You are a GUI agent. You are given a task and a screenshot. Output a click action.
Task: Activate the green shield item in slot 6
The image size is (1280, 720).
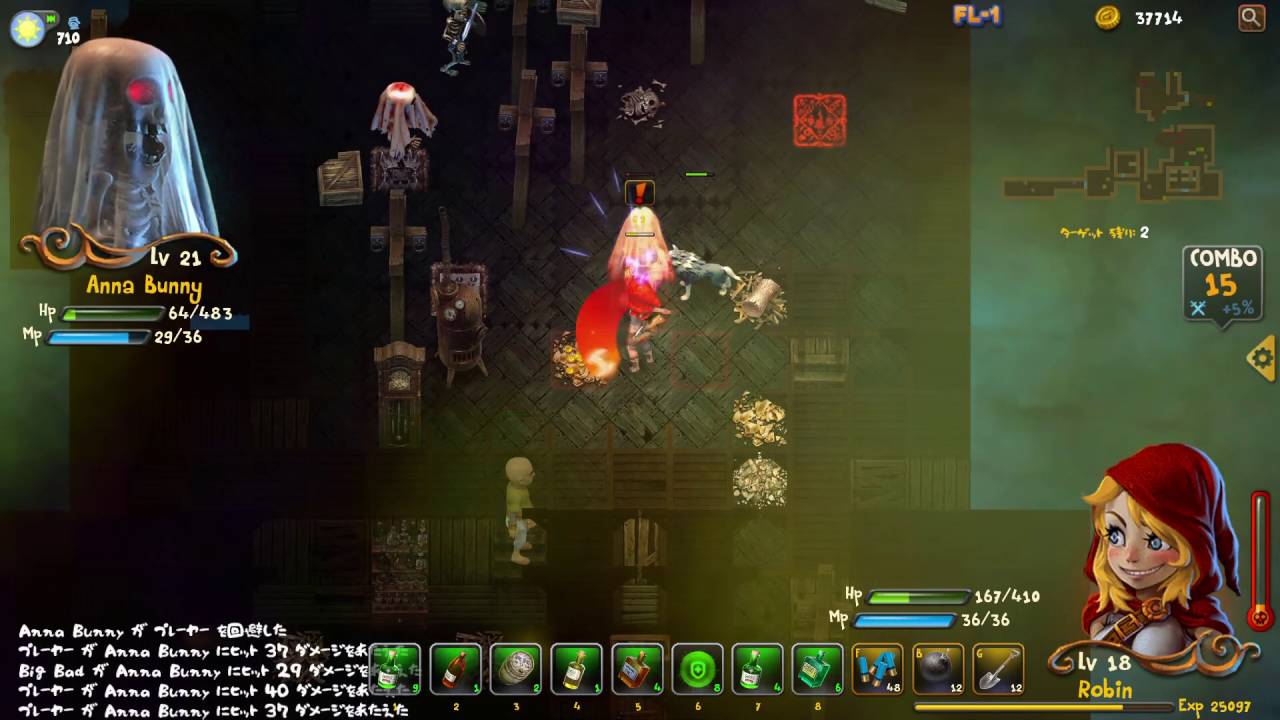[697, 669]
